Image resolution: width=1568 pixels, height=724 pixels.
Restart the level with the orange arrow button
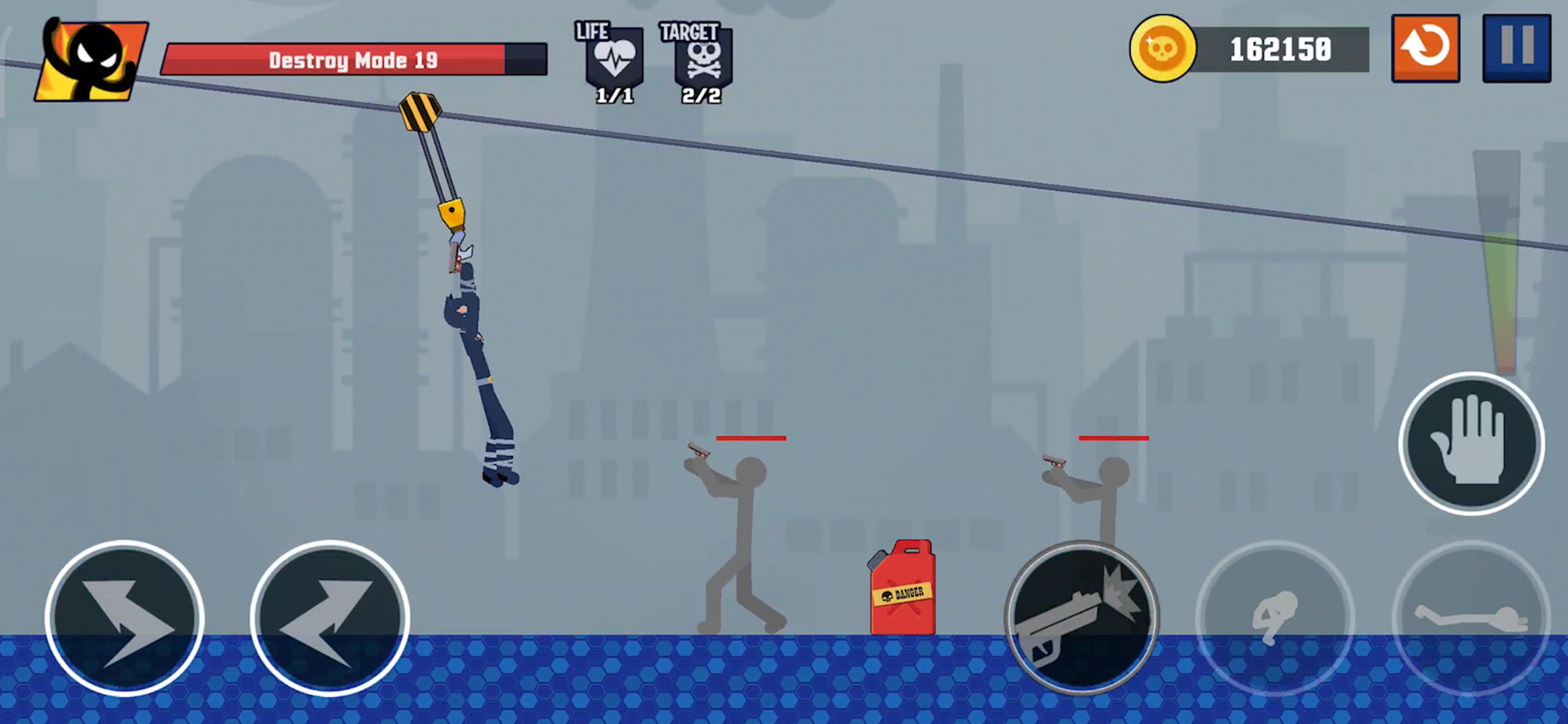1425,48
